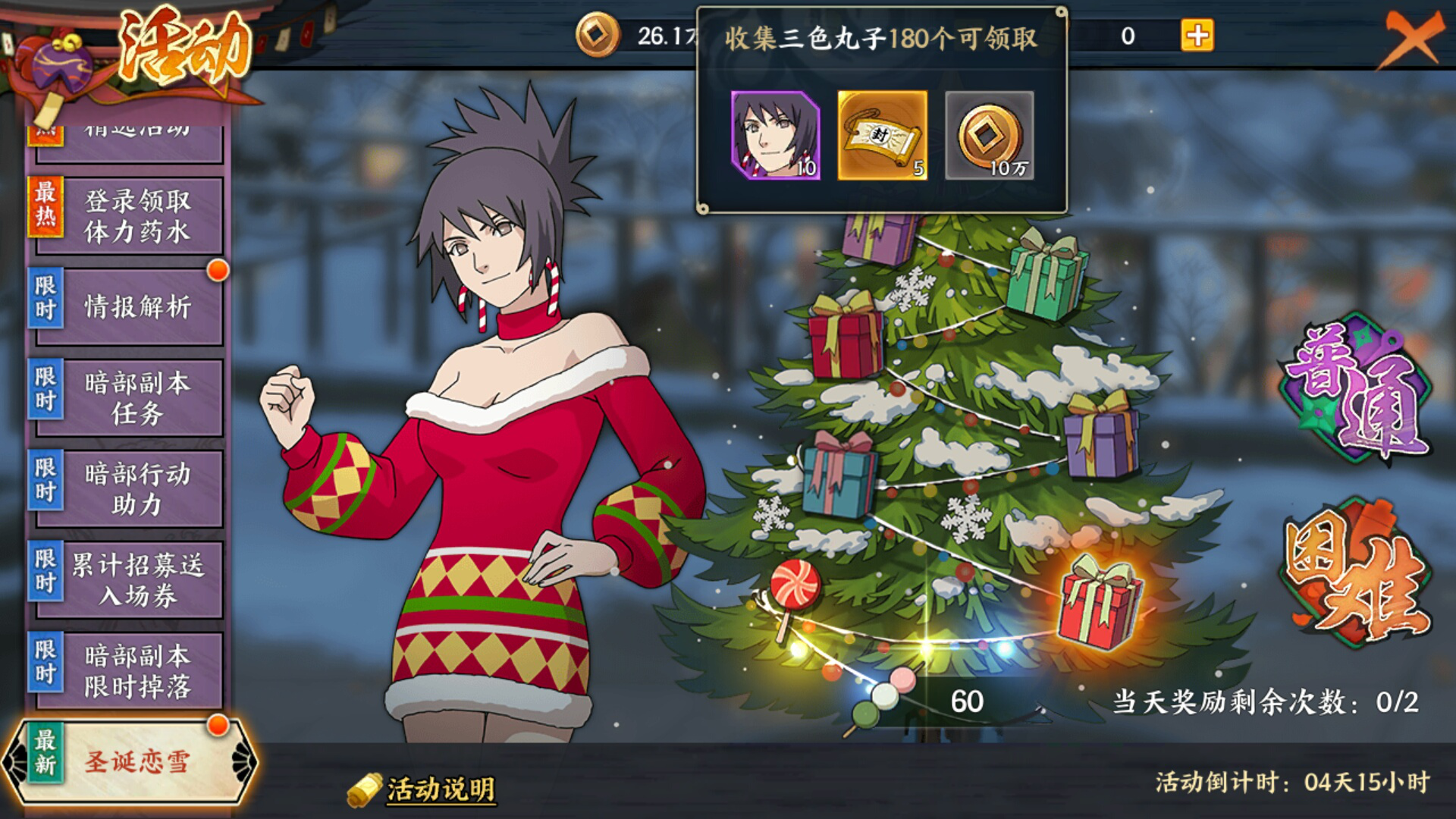This screenshot has width=1456, height=819.
Task: Choose the 累计招募送入场券 tab
Action: 129,579
